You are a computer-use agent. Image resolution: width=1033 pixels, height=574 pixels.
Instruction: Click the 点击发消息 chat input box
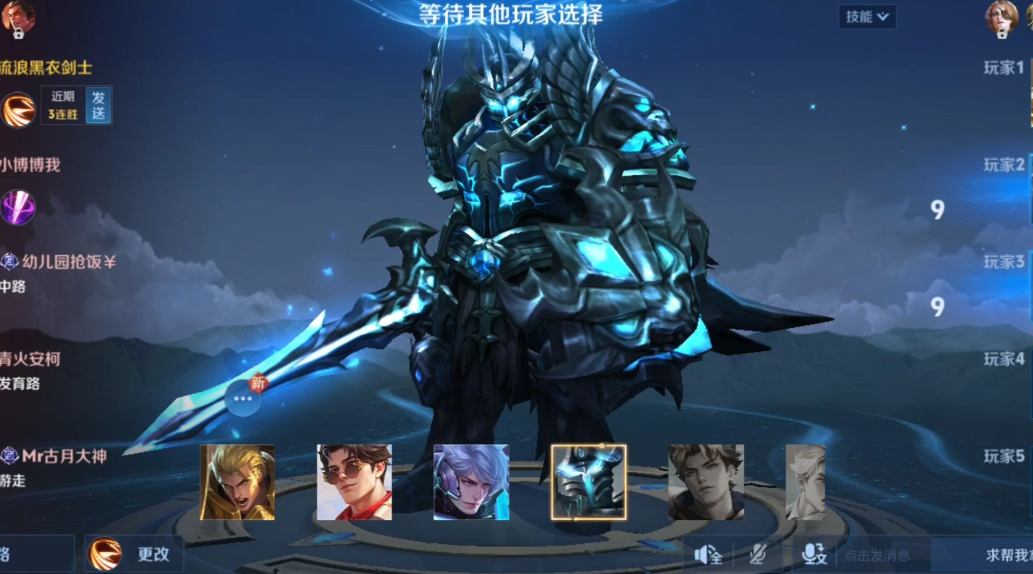coord(880,555)
